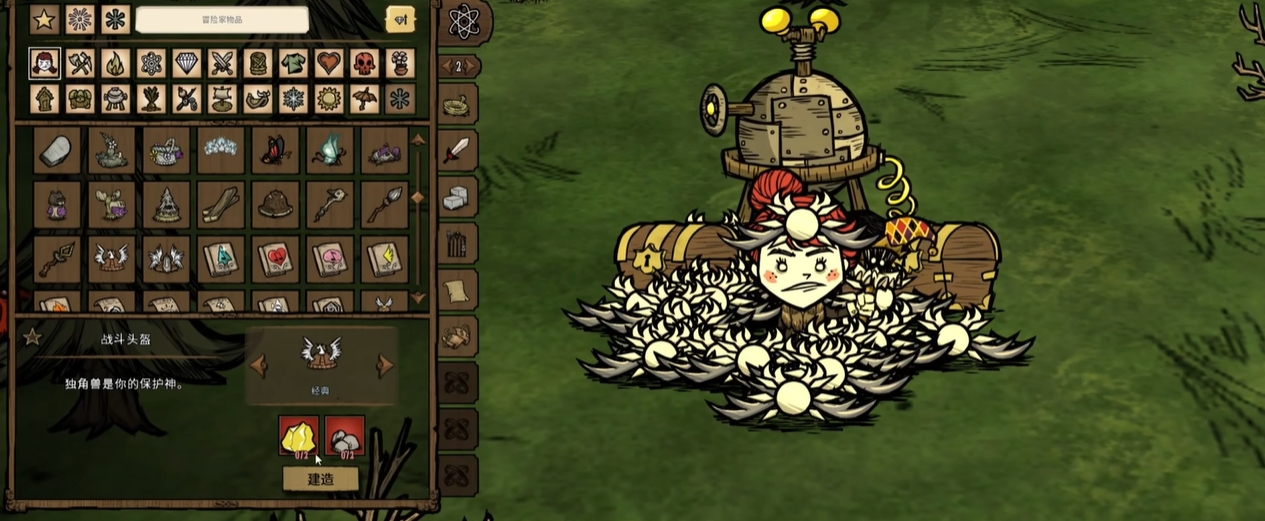Select the battle spear recipe slot
The width and height of the screenshot is (1265, 521).
[384, 204]
